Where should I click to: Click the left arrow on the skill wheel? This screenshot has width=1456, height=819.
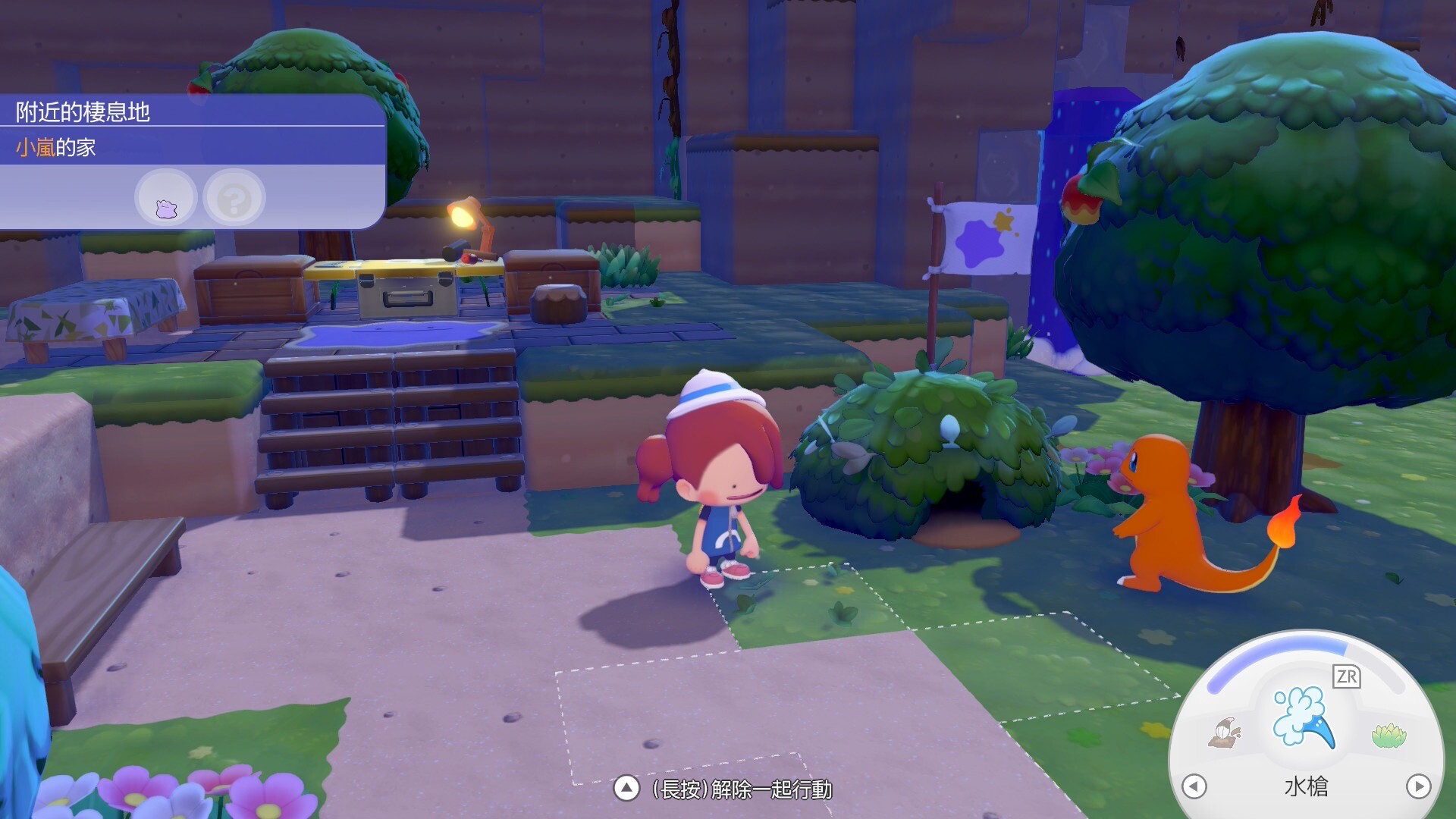(1194, 786)
